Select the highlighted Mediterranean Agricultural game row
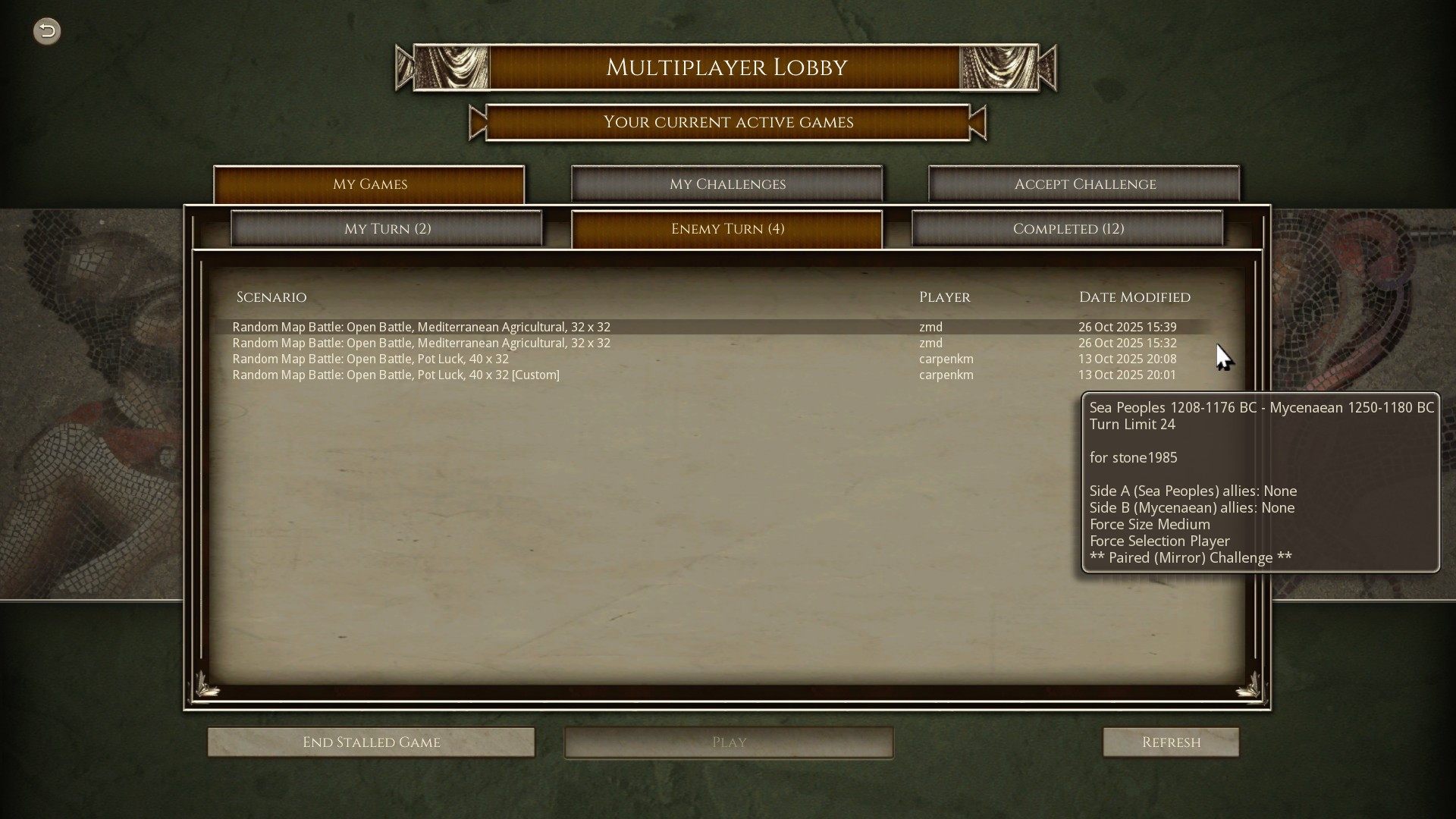The height and width of the screenshot is (819, 1456). click(422, 327)
